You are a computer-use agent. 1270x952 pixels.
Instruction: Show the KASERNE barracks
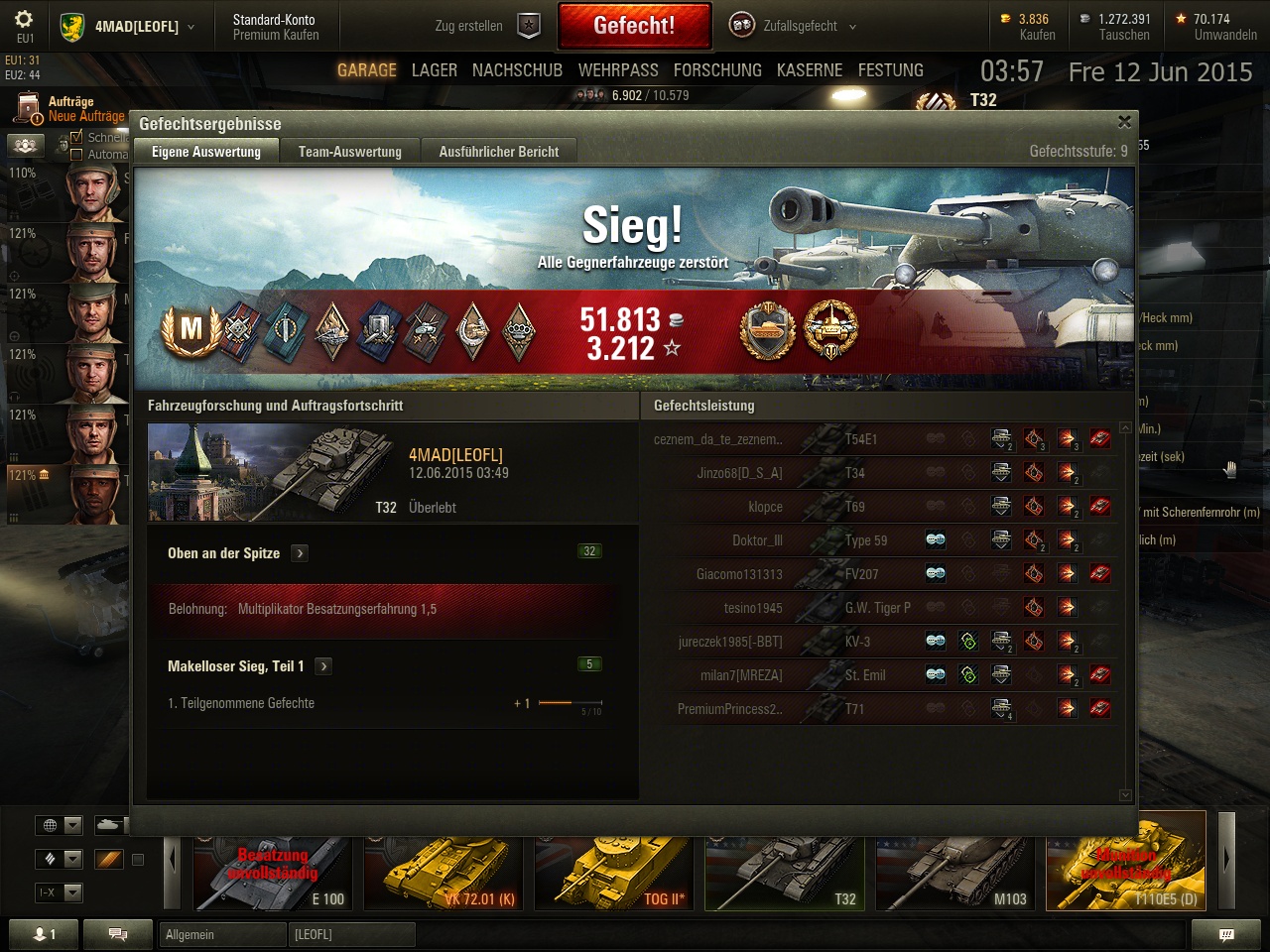click(810, 70)
